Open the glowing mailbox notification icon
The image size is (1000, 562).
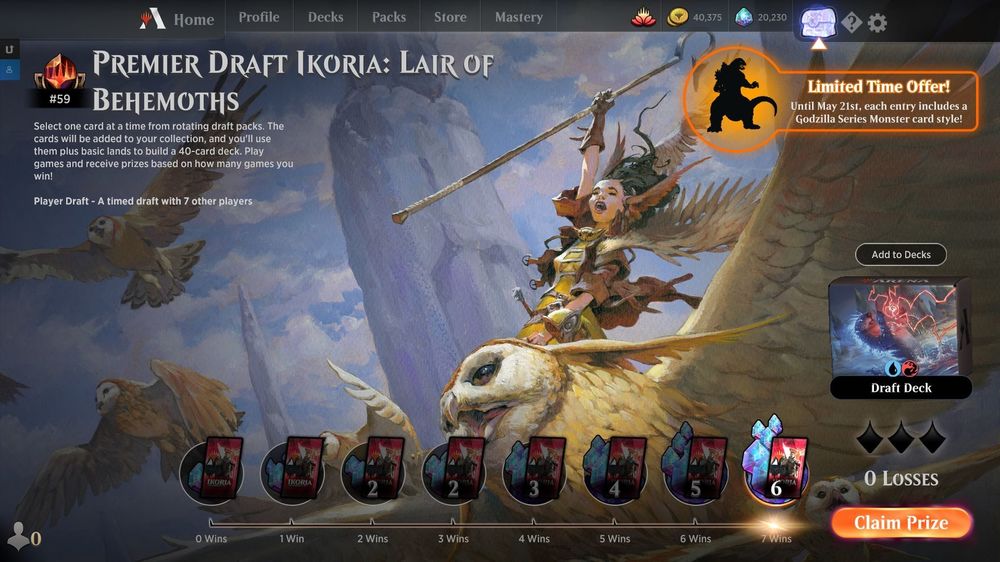(x=819, y=20)
